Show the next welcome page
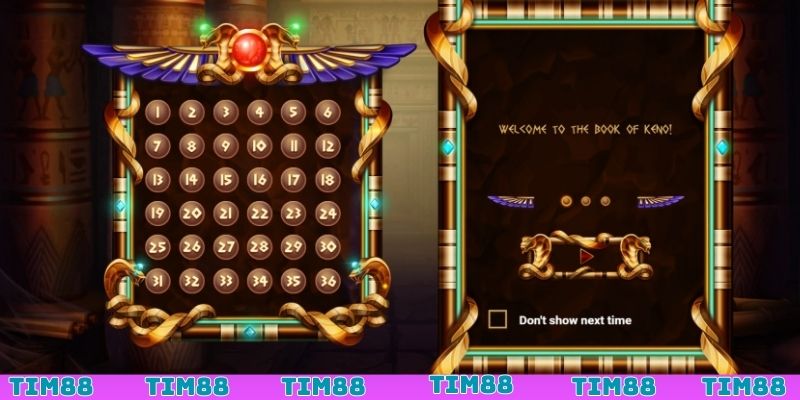 pos(660,201)
